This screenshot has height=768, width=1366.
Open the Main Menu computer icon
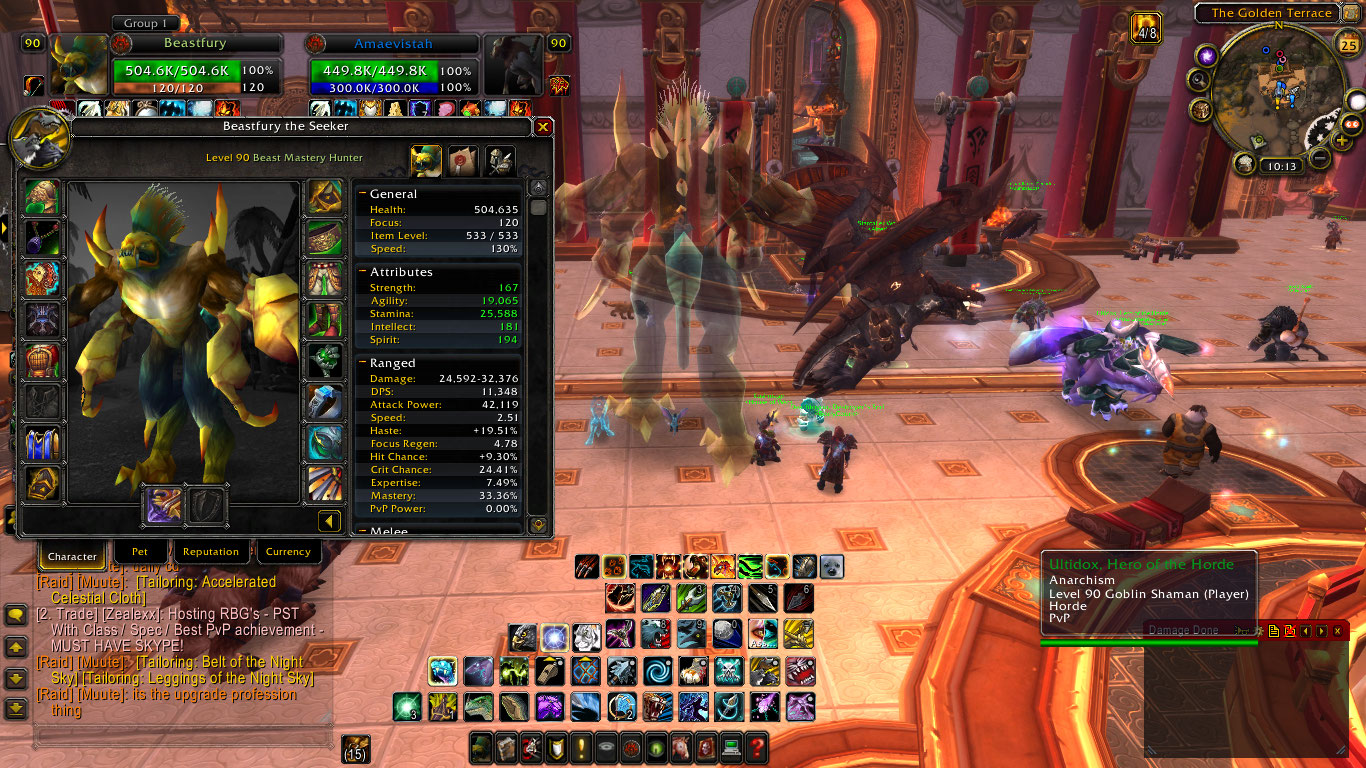pyautogui.click(x=731, y=748)
